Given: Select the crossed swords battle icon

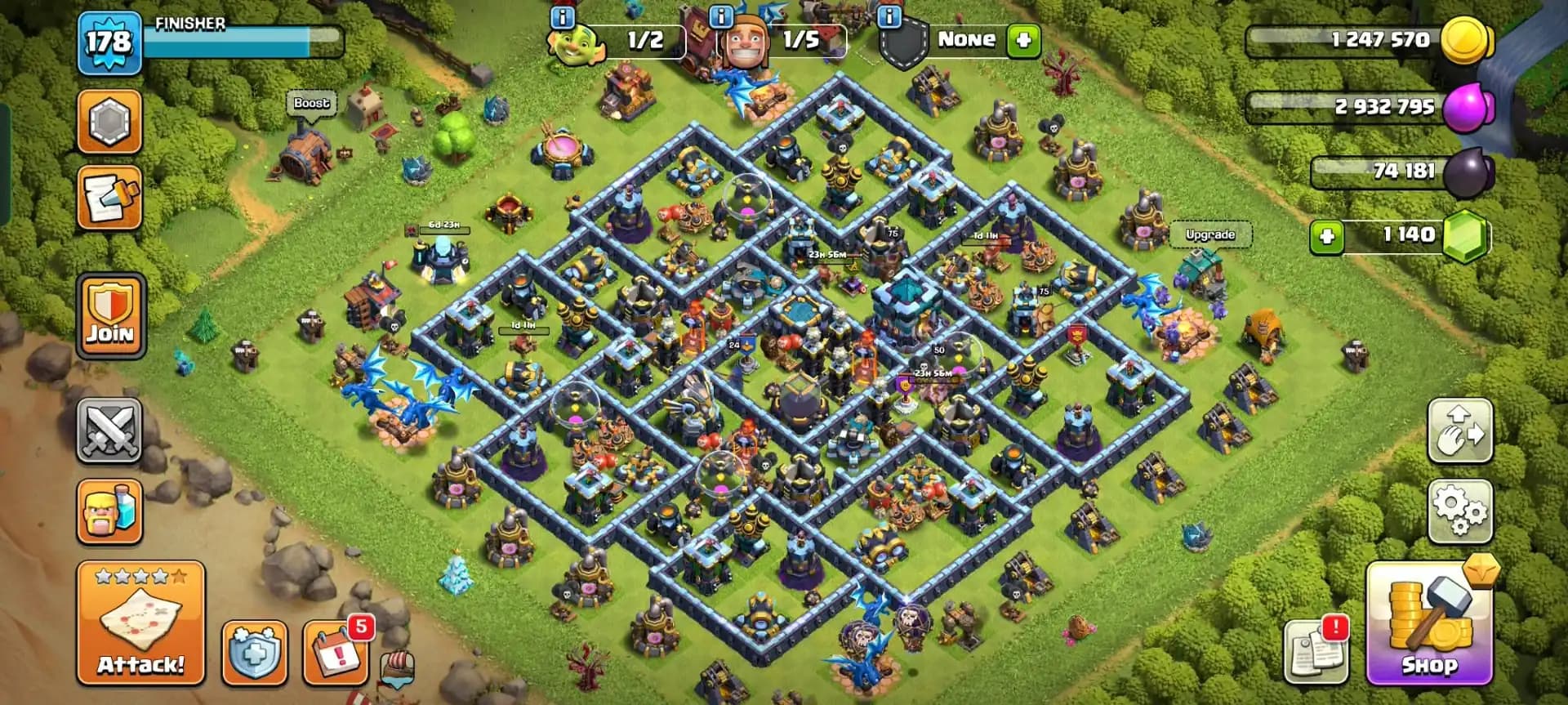Looking at the screenshot, I should pos(109,432).
